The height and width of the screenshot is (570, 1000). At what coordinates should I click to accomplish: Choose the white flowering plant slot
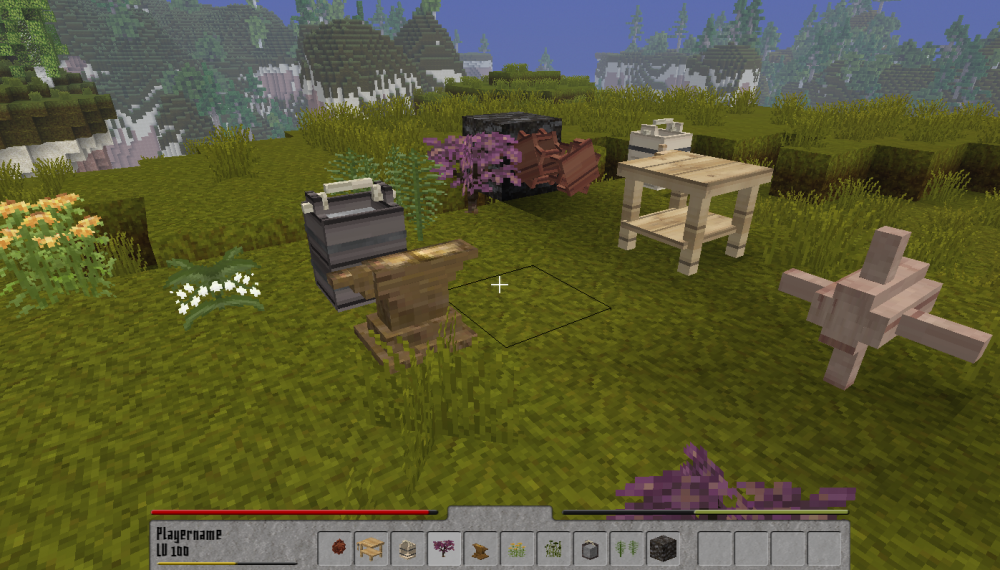coord(553,548)
